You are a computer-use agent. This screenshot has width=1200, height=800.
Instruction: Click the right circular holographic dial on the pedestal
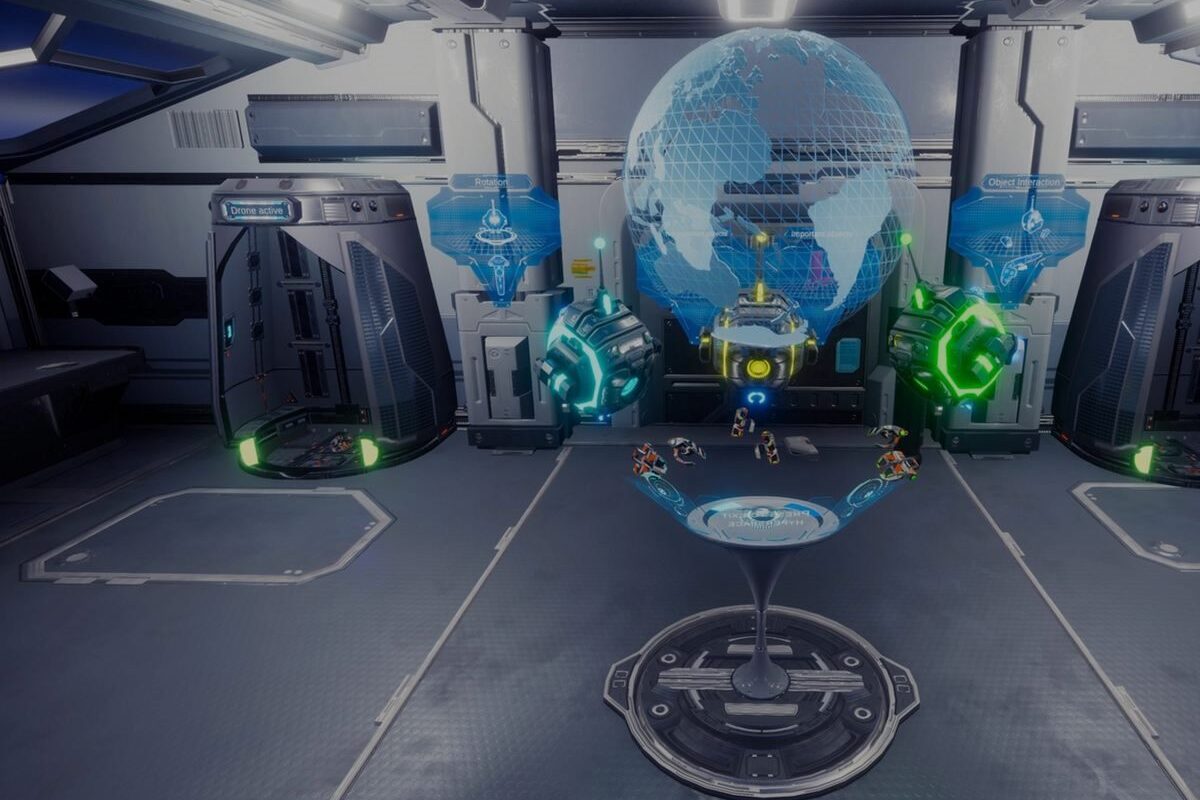click(866, 491)
